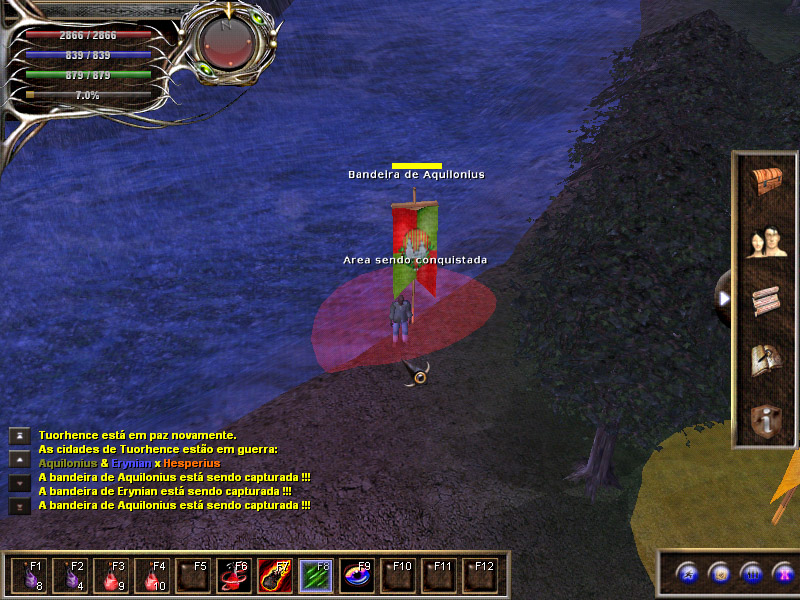Open the character portraits panel
Viewport: 800px width, 600px height.
click(767, 242)
